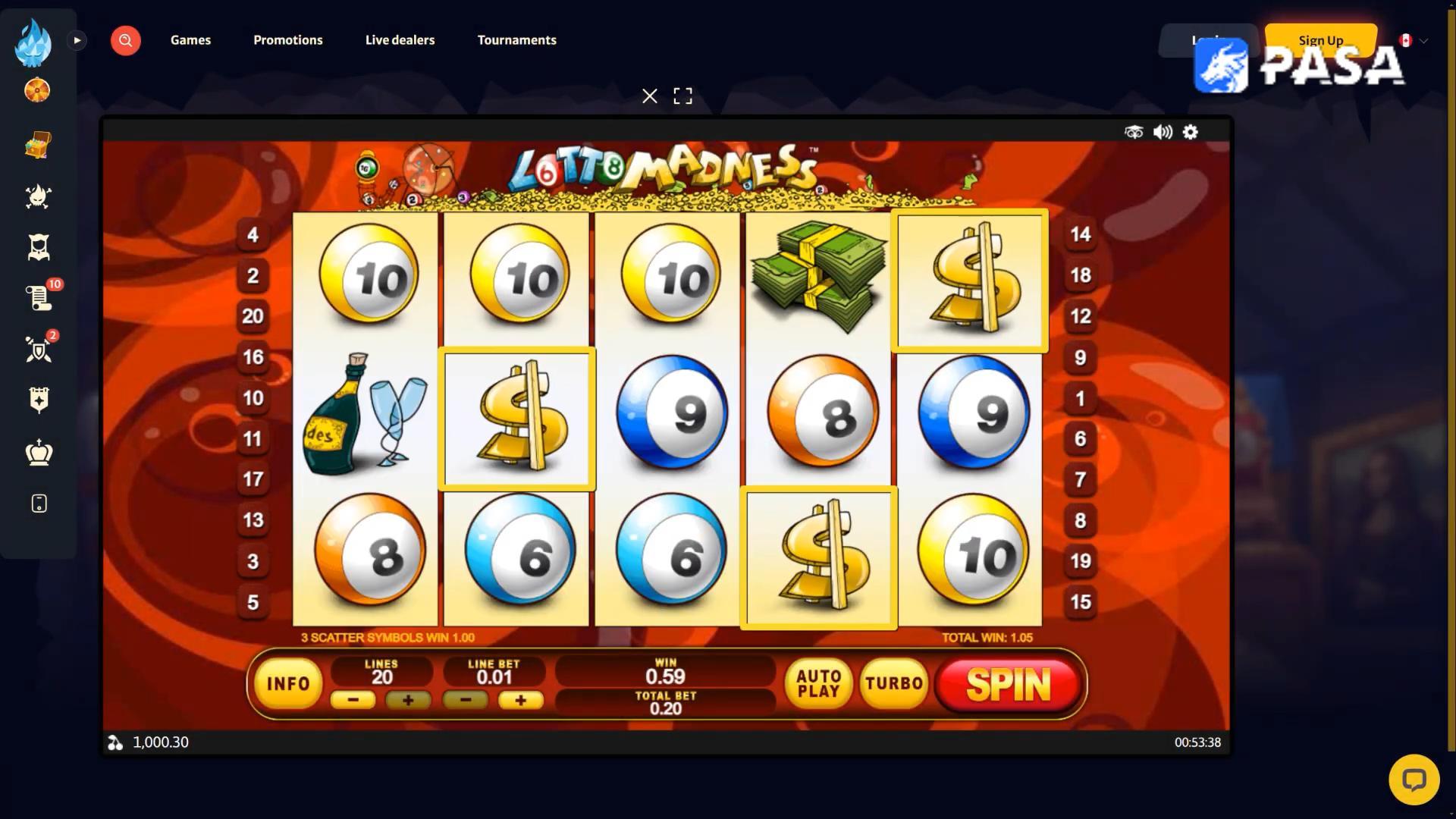
Task: Open the Live dealers section
Action: [x=400, y=40]
